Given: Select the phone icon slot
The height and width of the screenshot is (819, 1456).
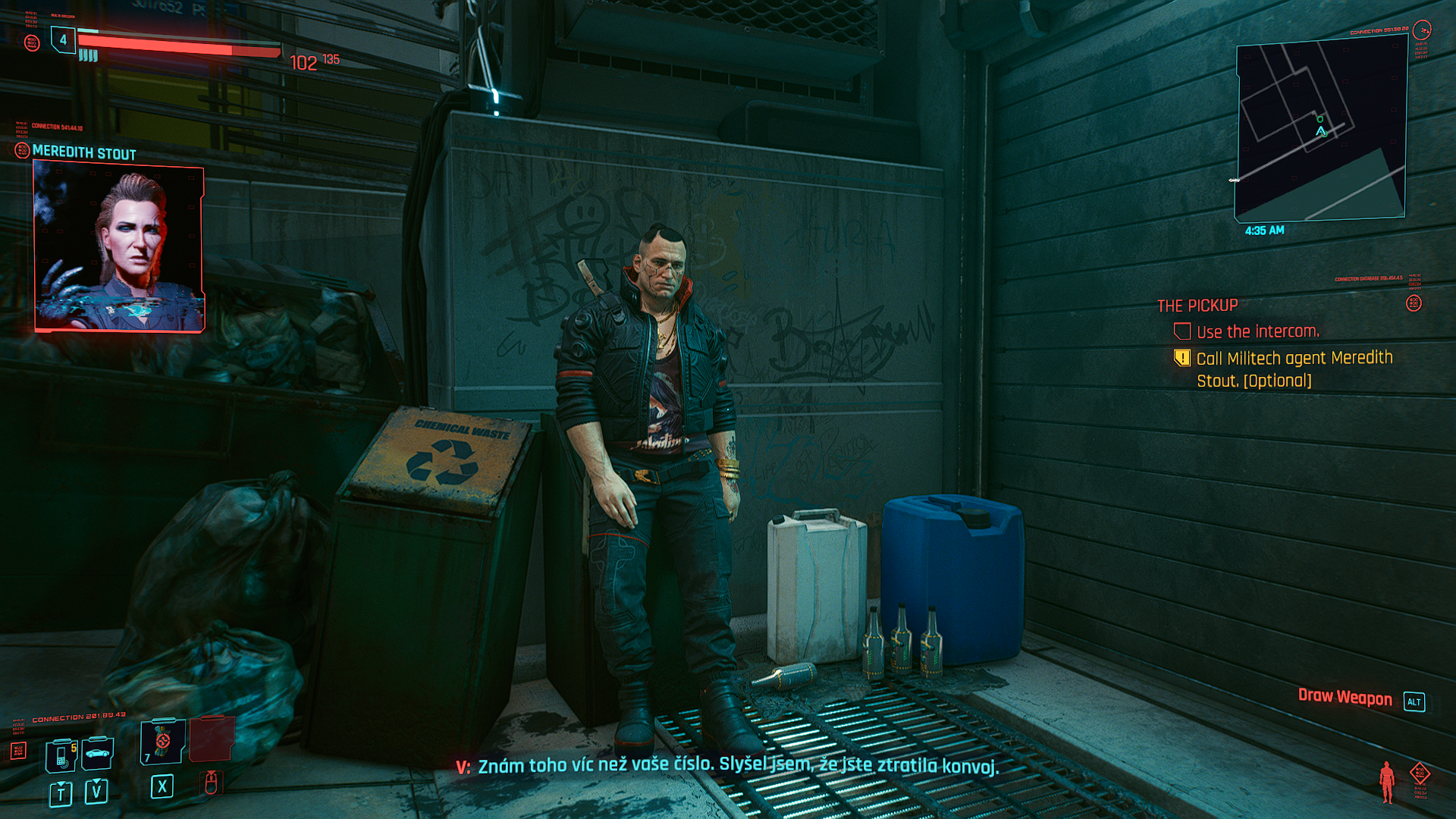Looking at the screenshot, I should tap(62, 756).
